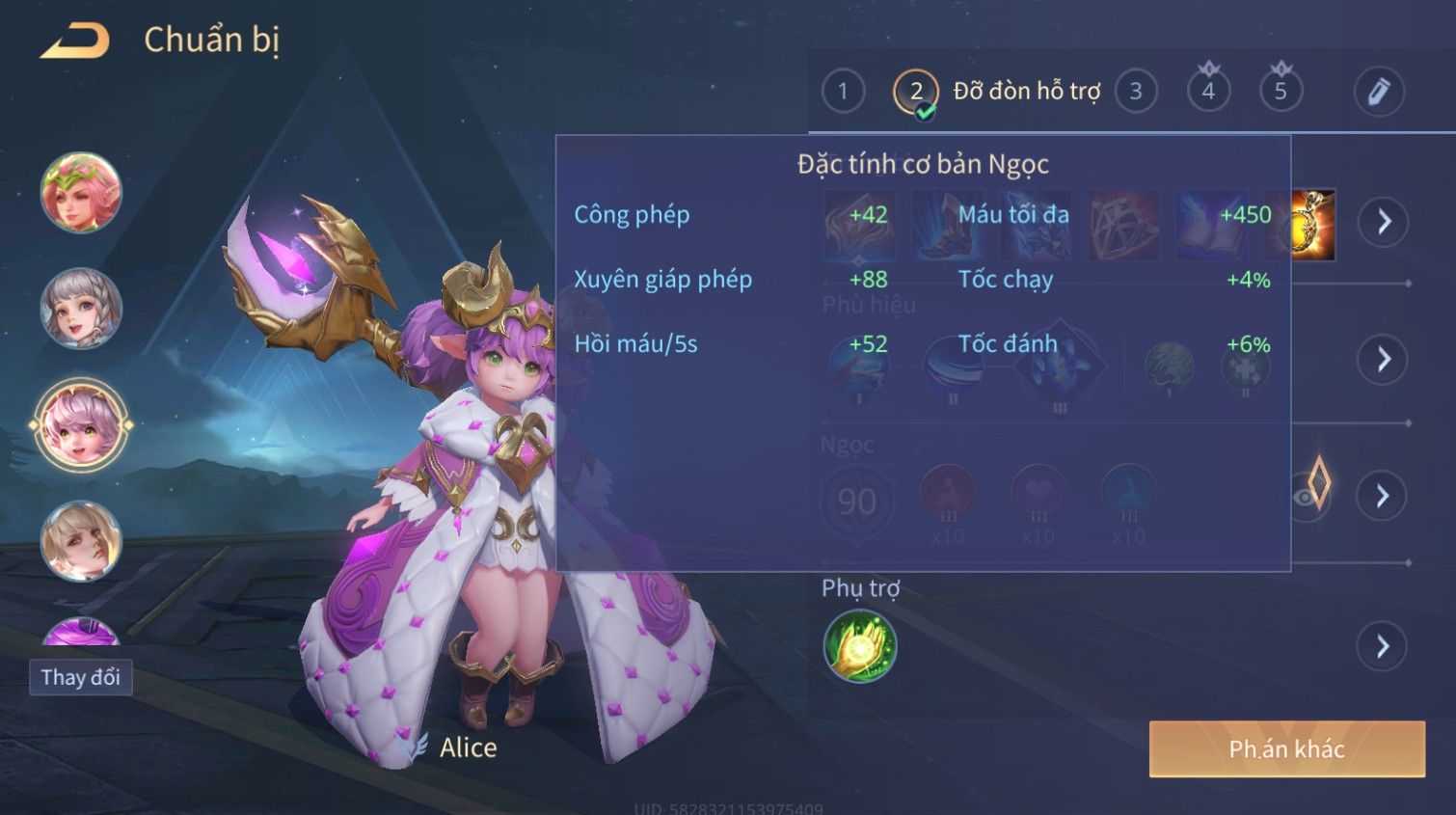Edit preset name with pencil icon

point(1379,92)
